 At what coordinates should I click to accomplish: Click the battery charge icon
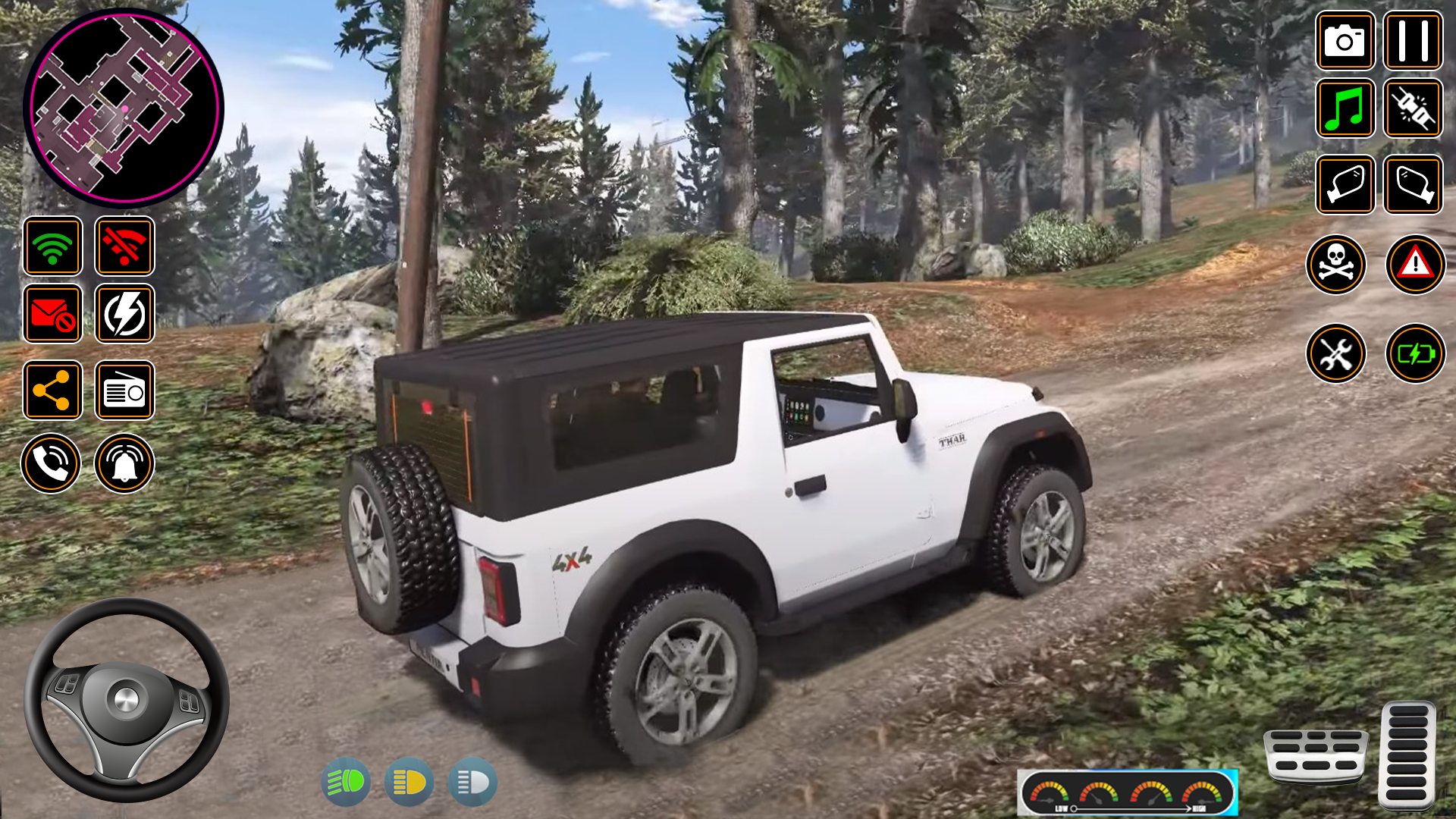point(1415,353)
